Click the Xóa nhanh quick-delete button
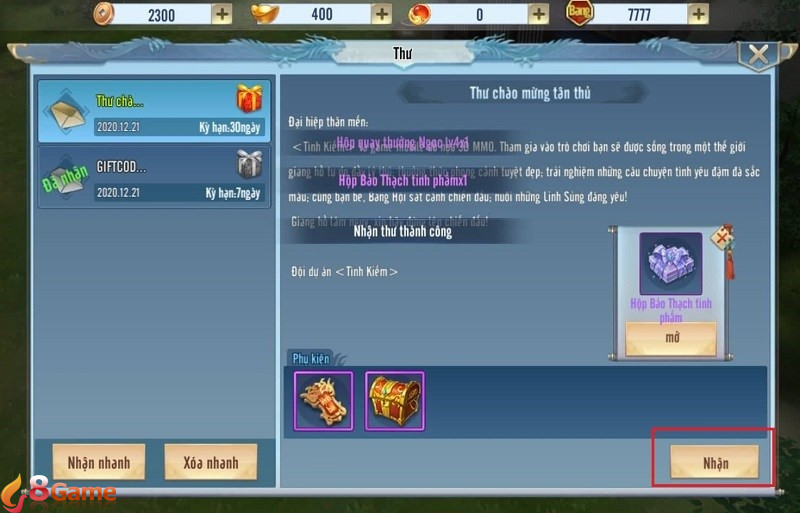 [210, 462]
